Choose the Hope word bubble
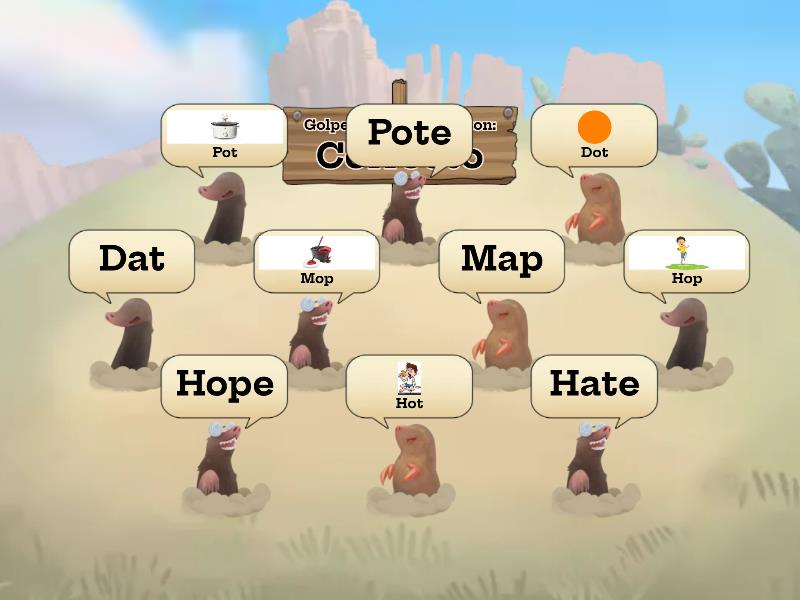Viewport: 800px width, 600px height. pos(224,385)
